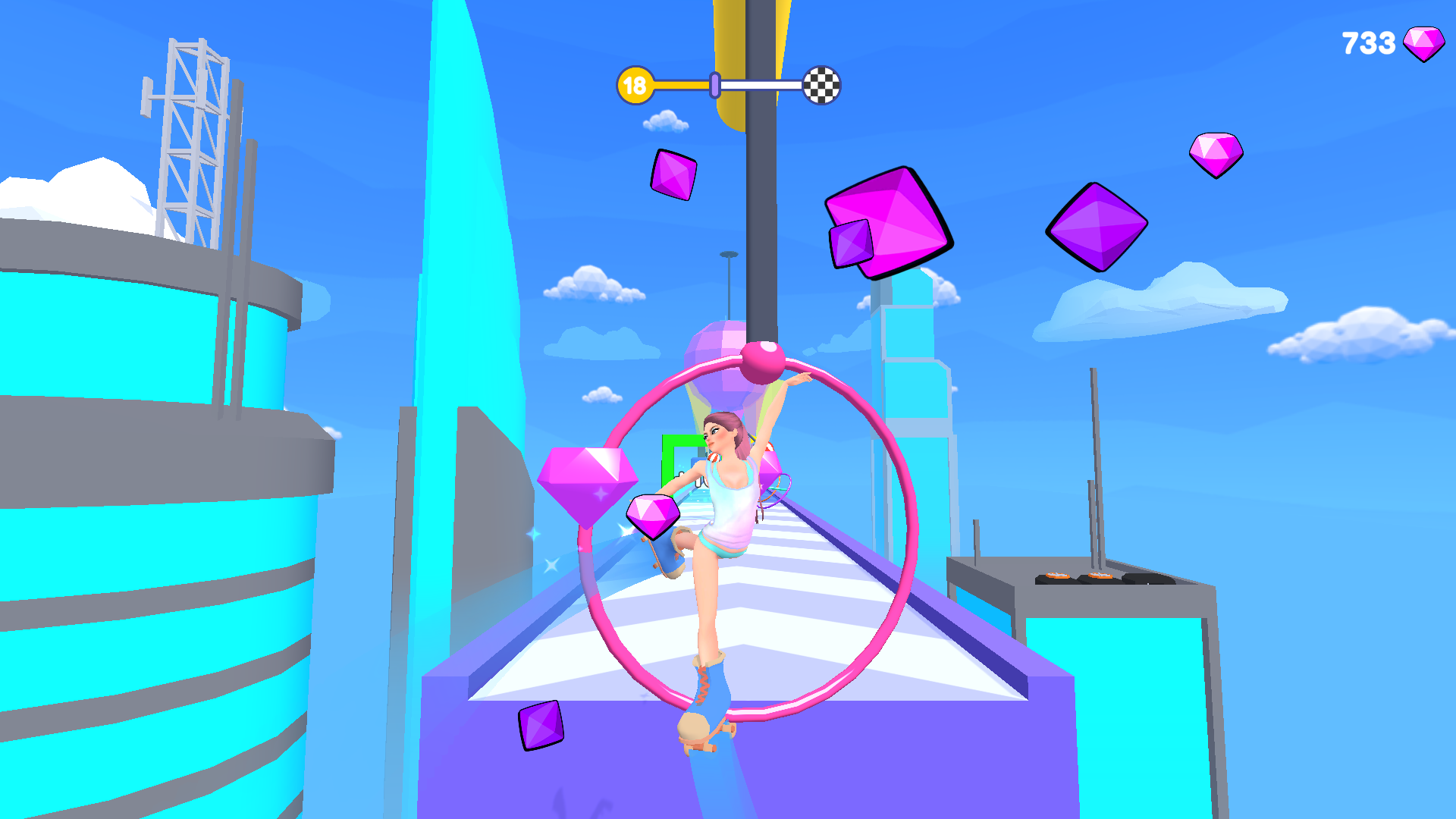Click the player progress marker on the level bar
The height and width of the screenshot is (819, 1456).
[714, 86]
